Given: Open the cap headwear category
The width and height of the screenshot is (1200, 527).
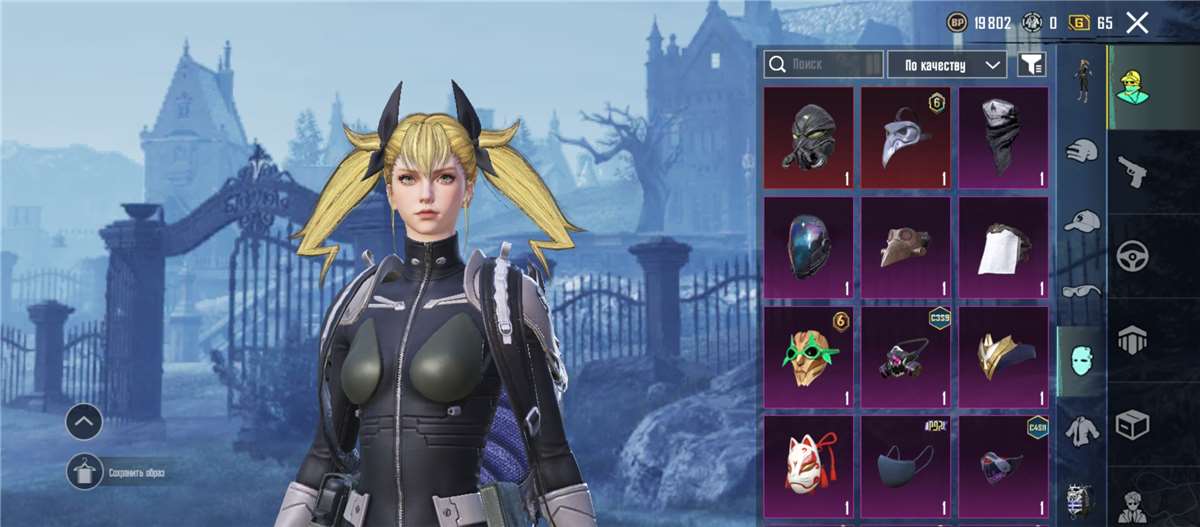Looking at the screenshot, I should click(1081, 221).
